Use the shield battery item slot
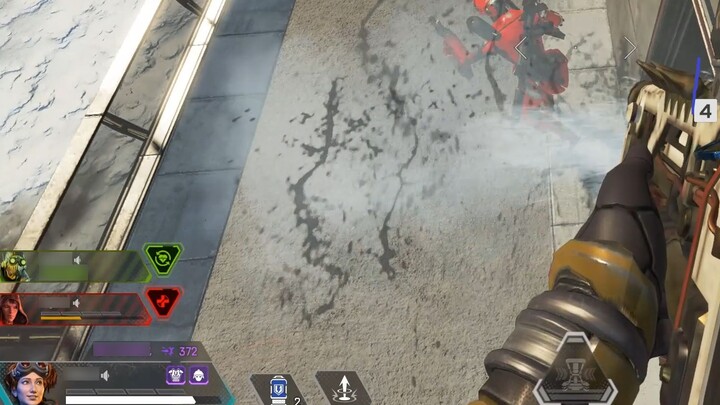The height and width of the screenshot is (405, 720). 278,389
